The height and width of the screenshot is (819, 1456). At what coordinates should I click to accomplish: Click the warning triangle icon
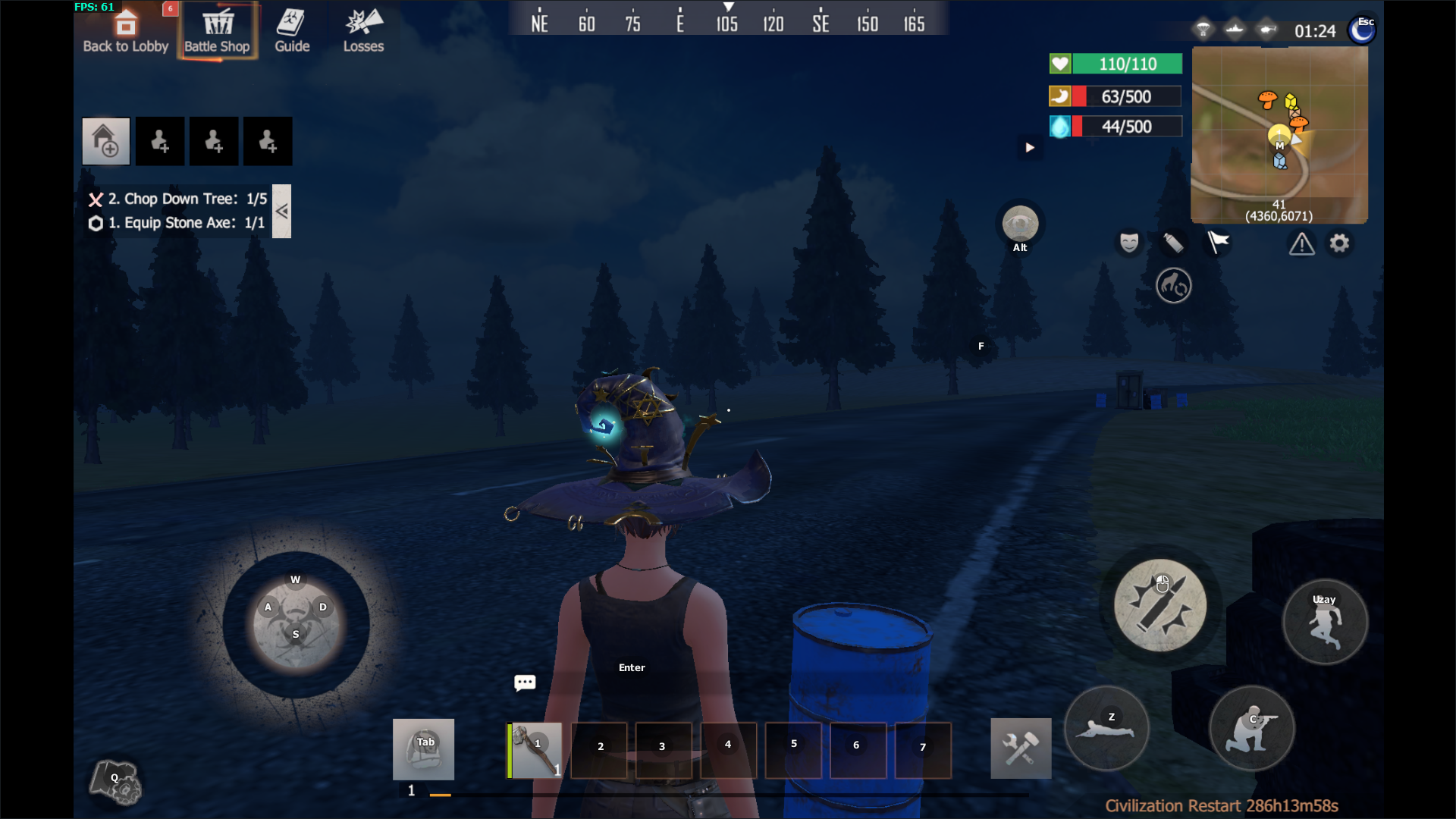pyautogui.click(x=1301, y=243)
